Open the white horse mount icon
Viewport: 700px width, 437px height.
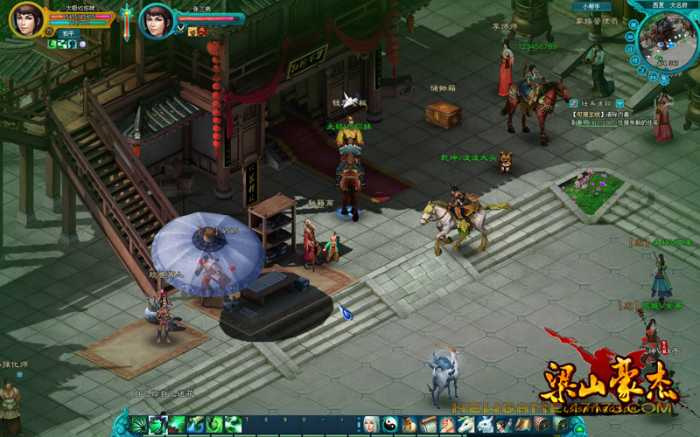point(467,424)
